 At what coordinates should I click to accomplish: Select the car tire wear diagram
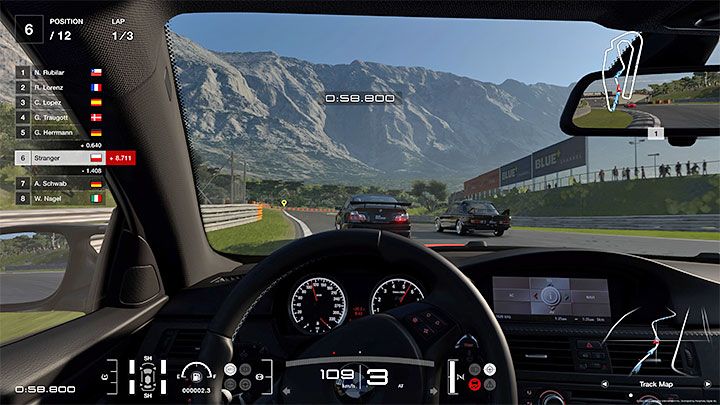click(149, 377)
